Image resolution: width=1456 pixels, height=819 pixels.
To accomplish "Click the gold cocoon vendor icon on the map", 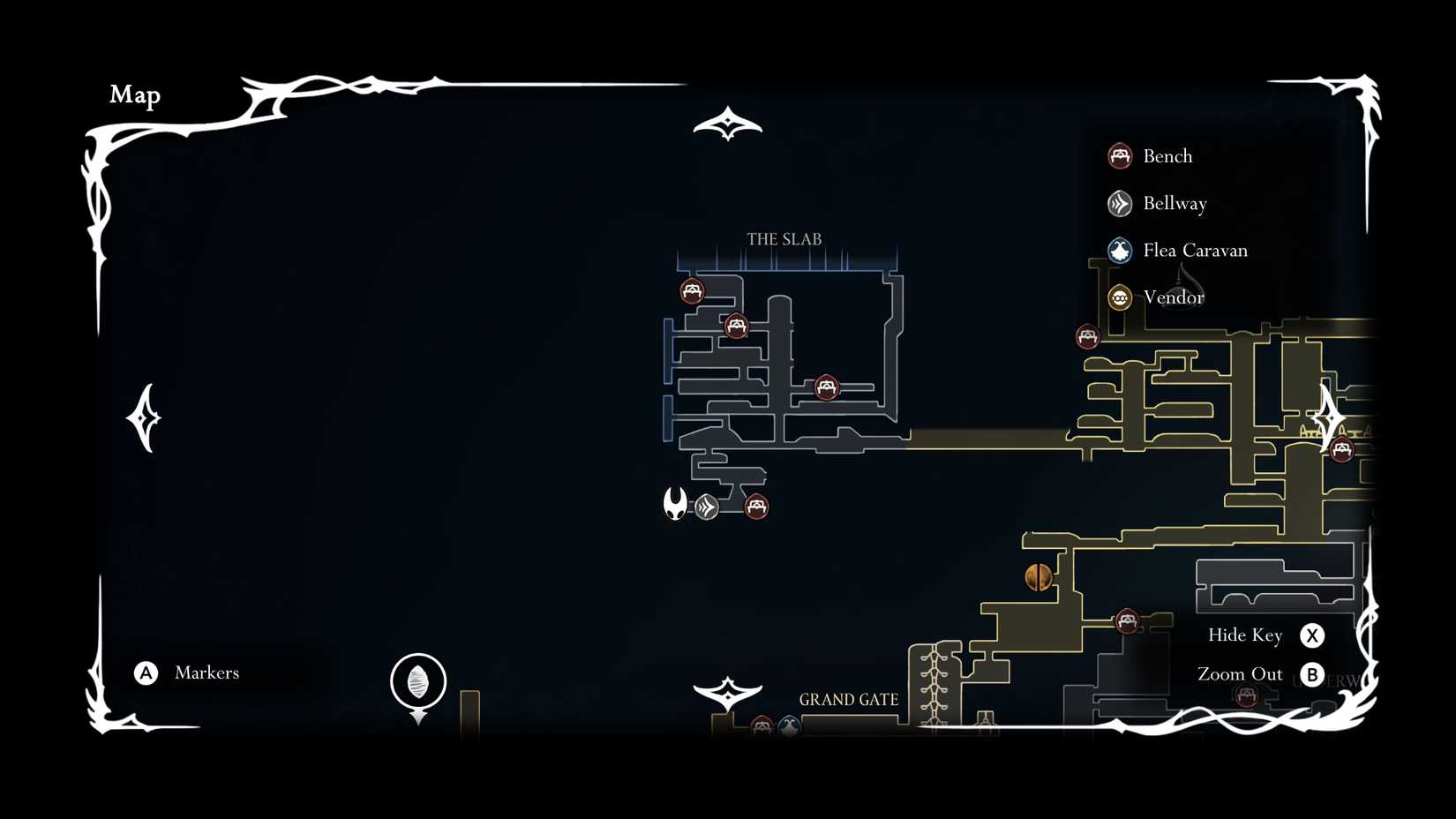I will click(x=1037, y=575).
